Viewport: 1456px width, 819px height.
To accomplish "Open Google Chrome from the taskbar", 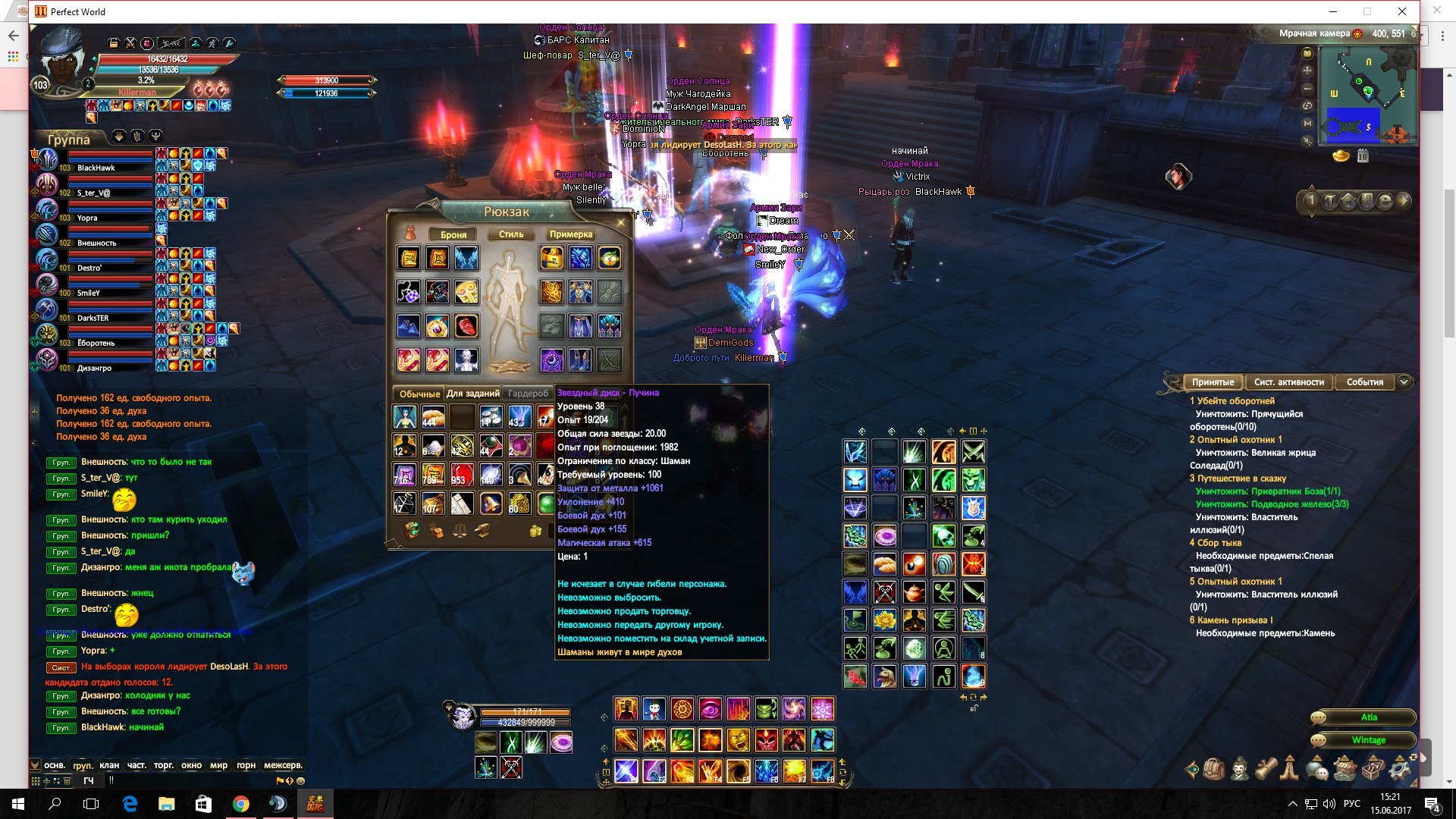I will [x=240, y=804].
